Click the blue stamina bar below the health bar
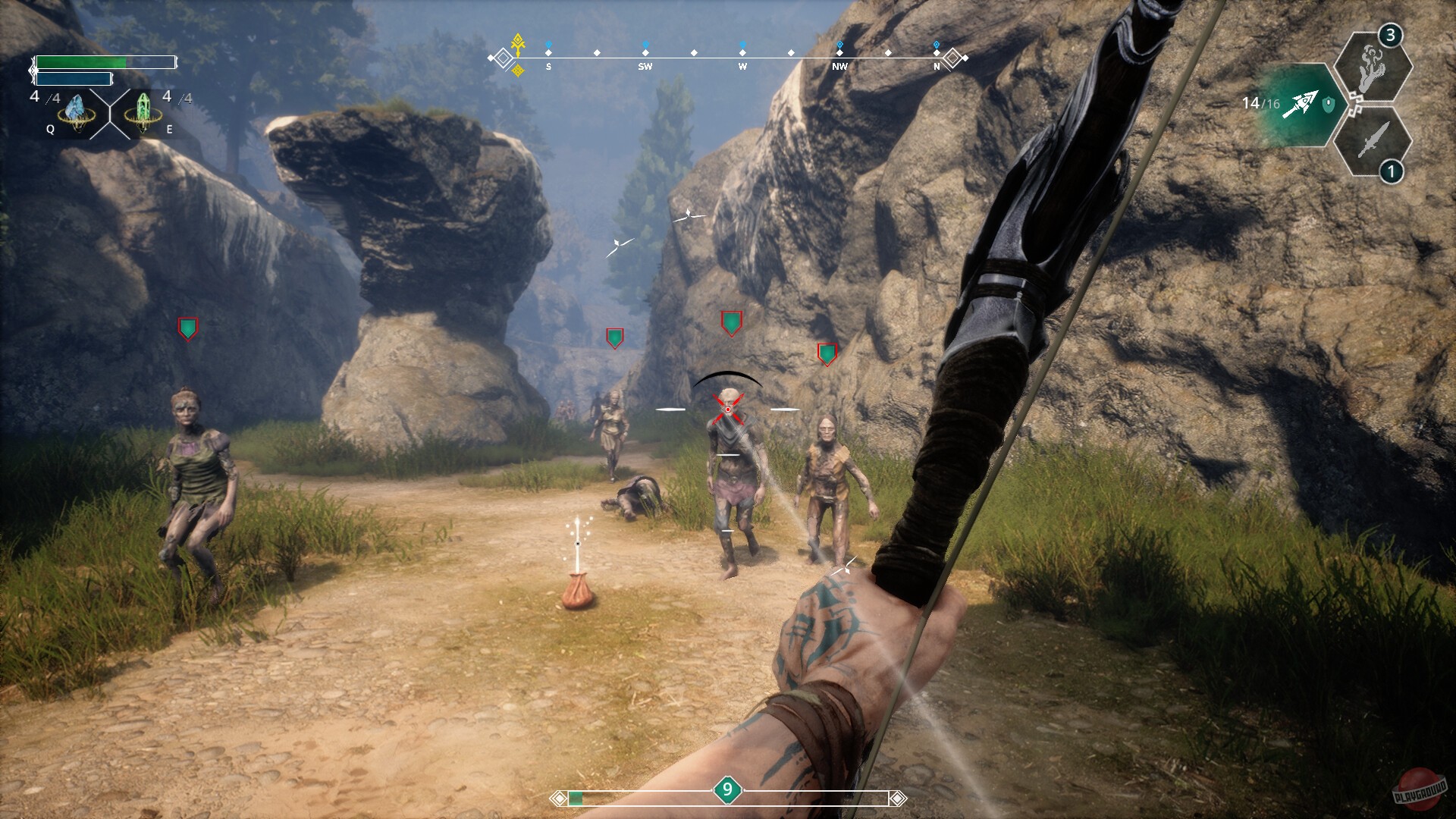This screenshot has width=1456, height=819. pos(76,78)
